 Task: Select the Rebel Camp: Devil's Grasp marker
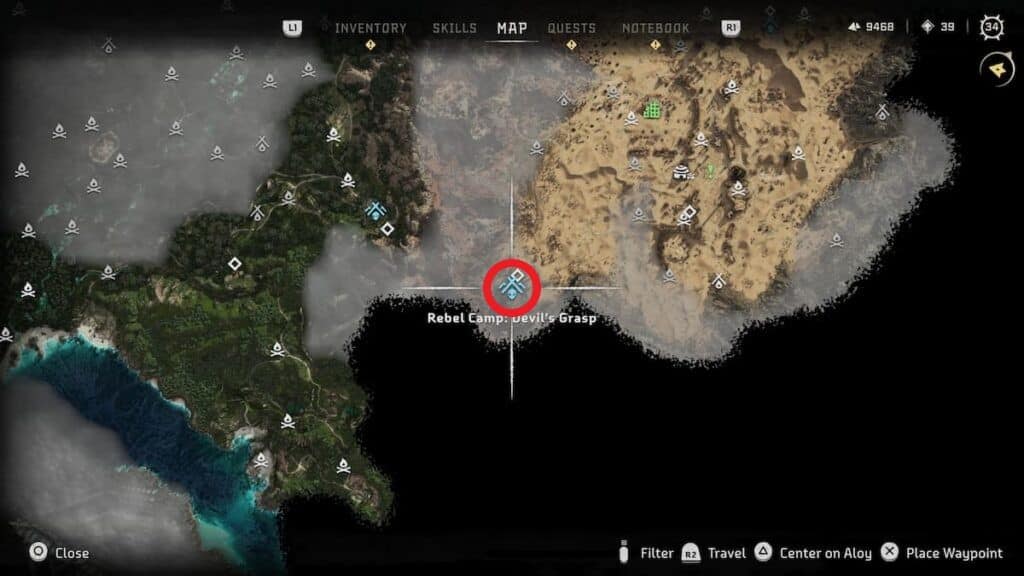[512, 287]
